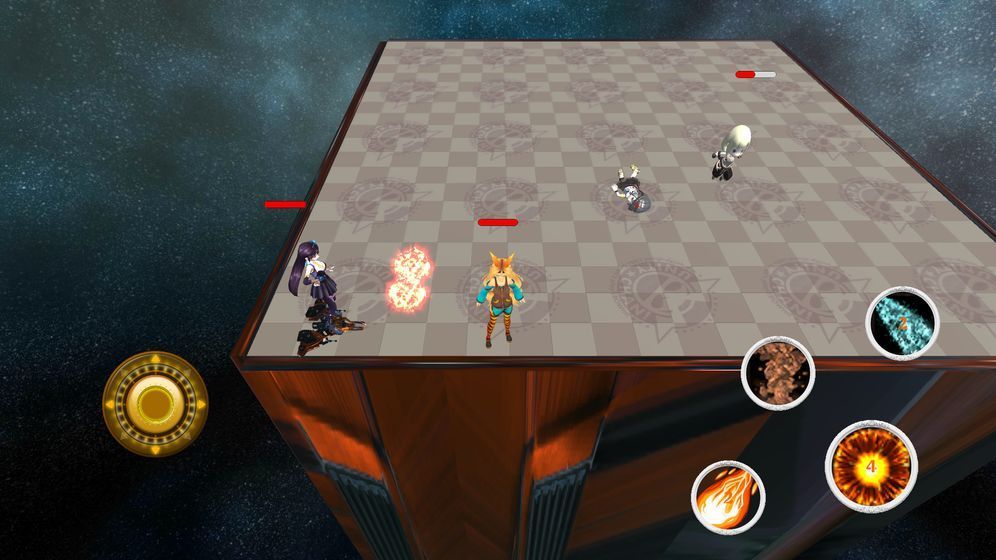Tap the golden virtual joystick

pyautogui.click(x=155, y=402)
